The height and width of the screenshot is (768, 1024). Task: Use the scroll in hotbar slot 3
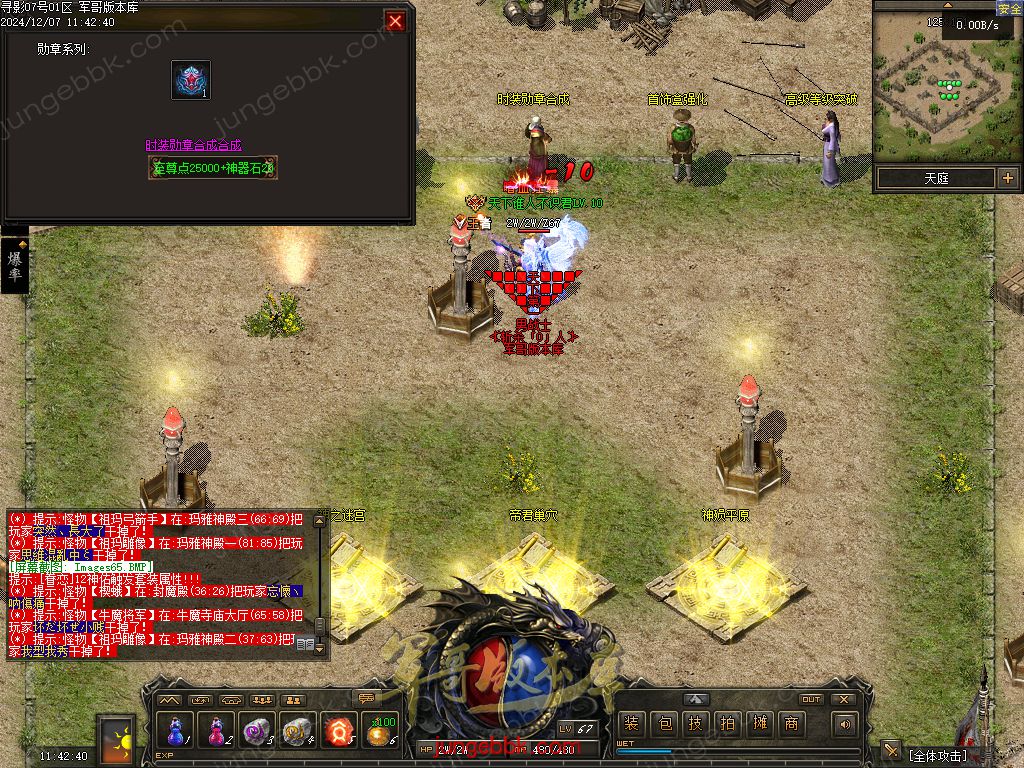pos(257,731)
